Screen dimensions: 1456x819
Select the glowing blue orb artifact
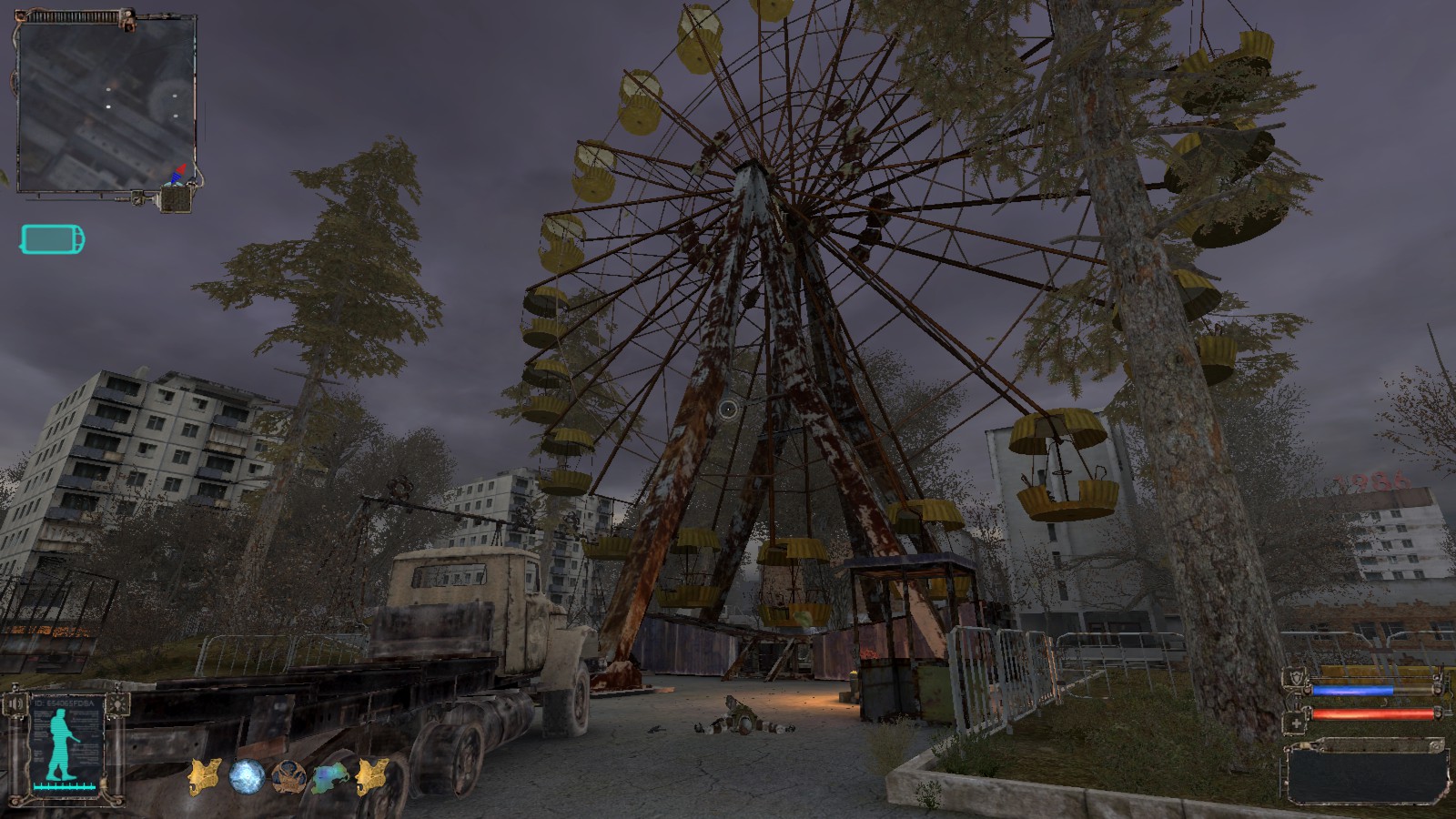[x=246, y=775]
